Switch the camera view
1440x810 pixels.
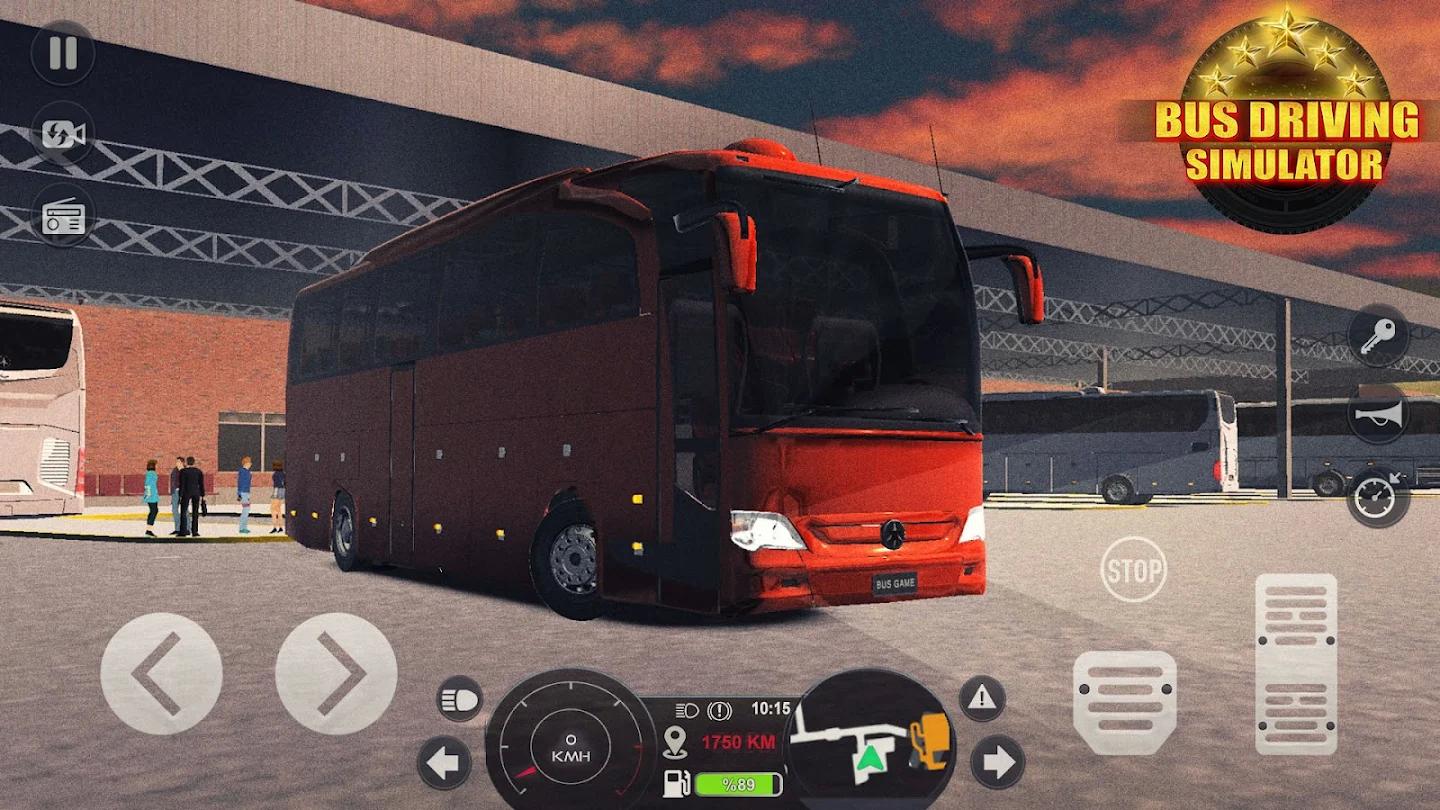[x=62, y=131]
